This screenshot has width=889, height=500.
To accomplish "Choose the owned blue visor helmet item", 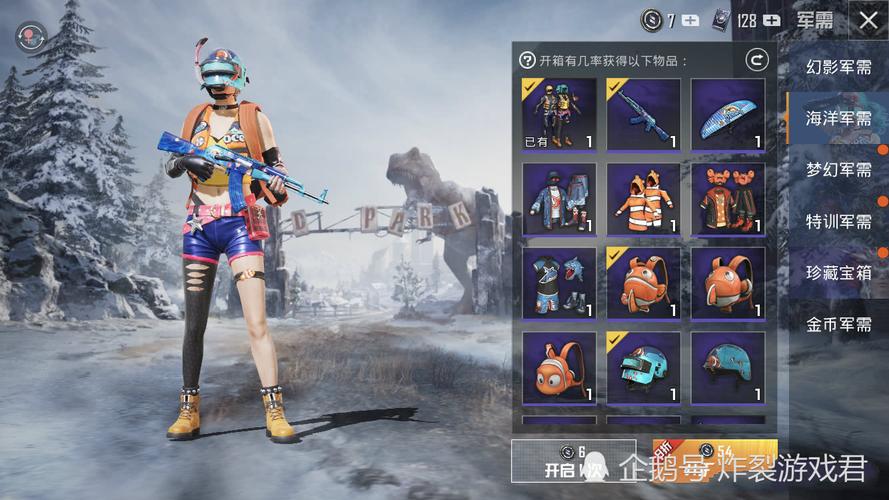I will pos(643,368).
